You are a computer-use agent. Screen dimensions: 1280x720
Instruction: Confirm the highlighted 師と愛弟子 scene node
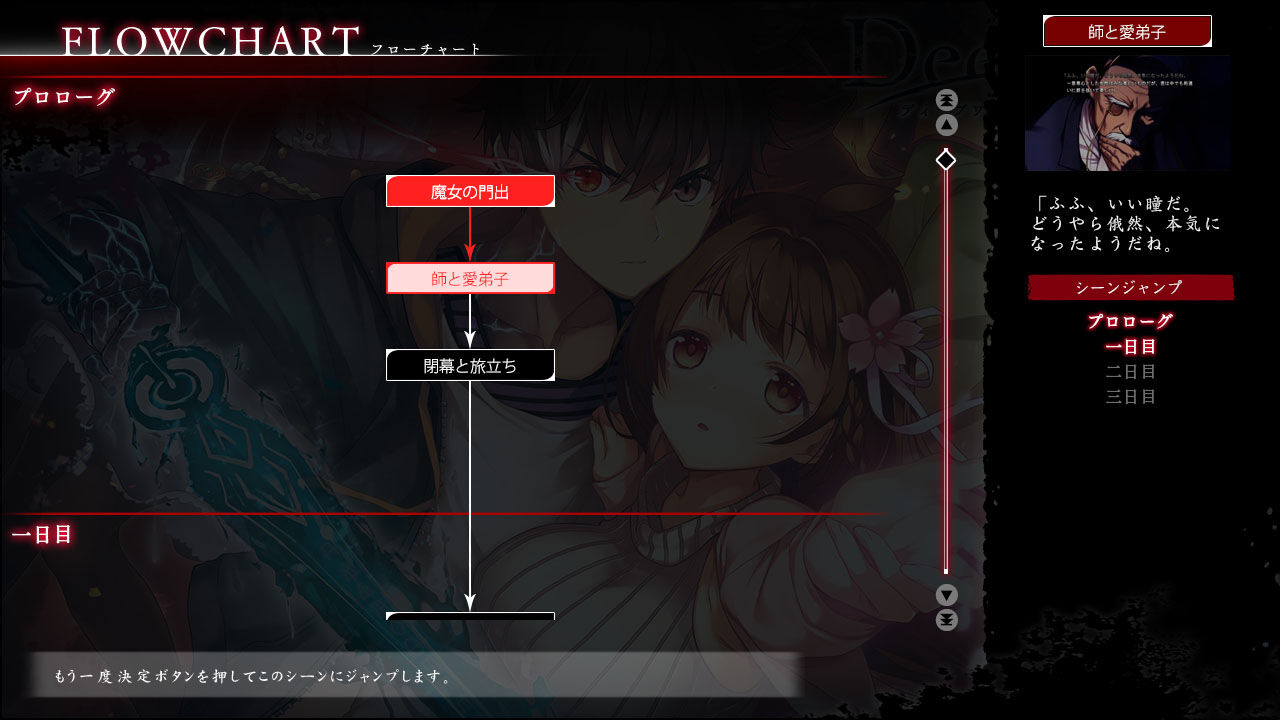[470, 277]
